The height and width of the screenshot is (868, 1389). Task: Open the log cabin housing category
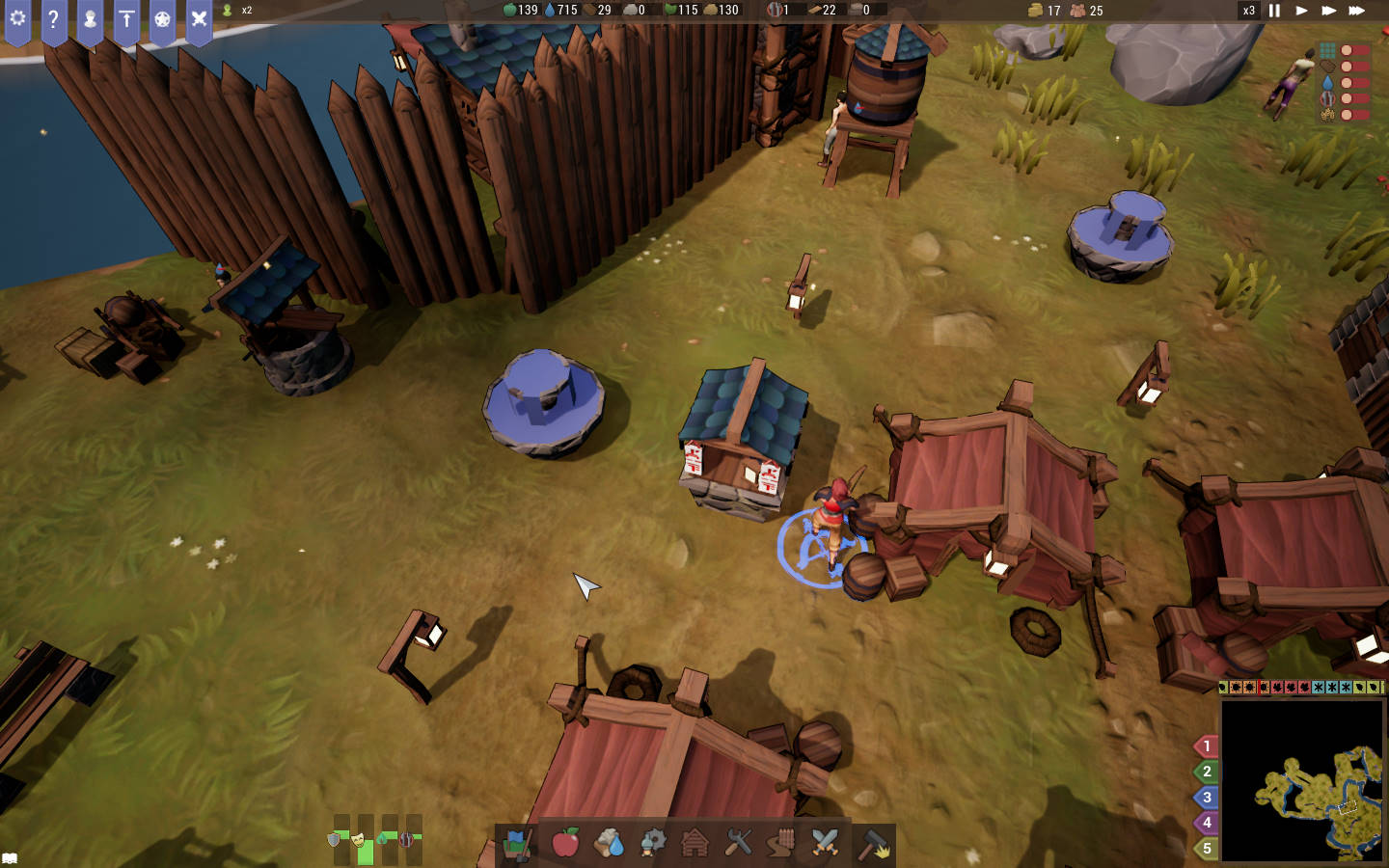(x=694, y=843)
